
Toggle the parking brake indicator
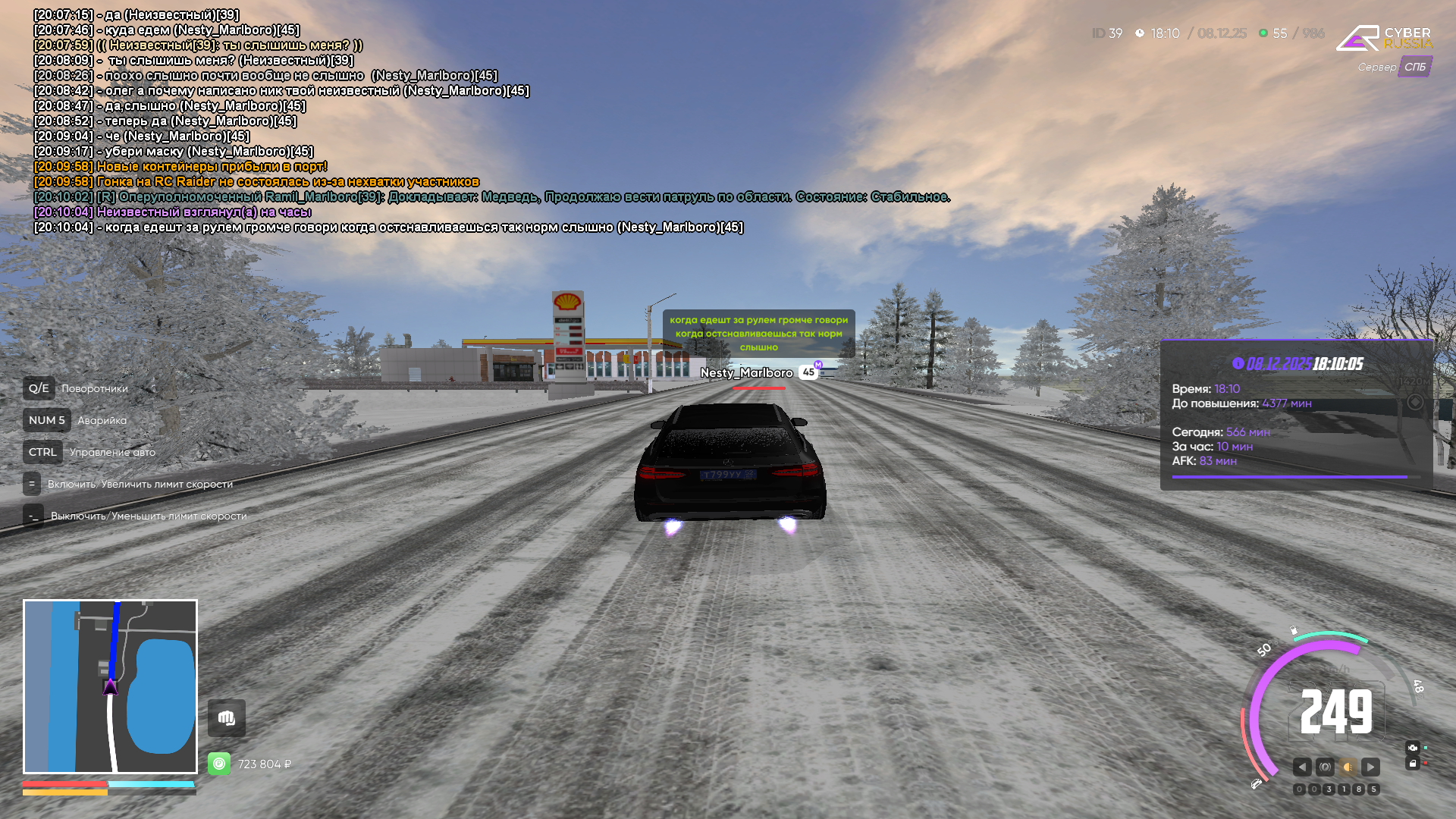[1325, 767]
